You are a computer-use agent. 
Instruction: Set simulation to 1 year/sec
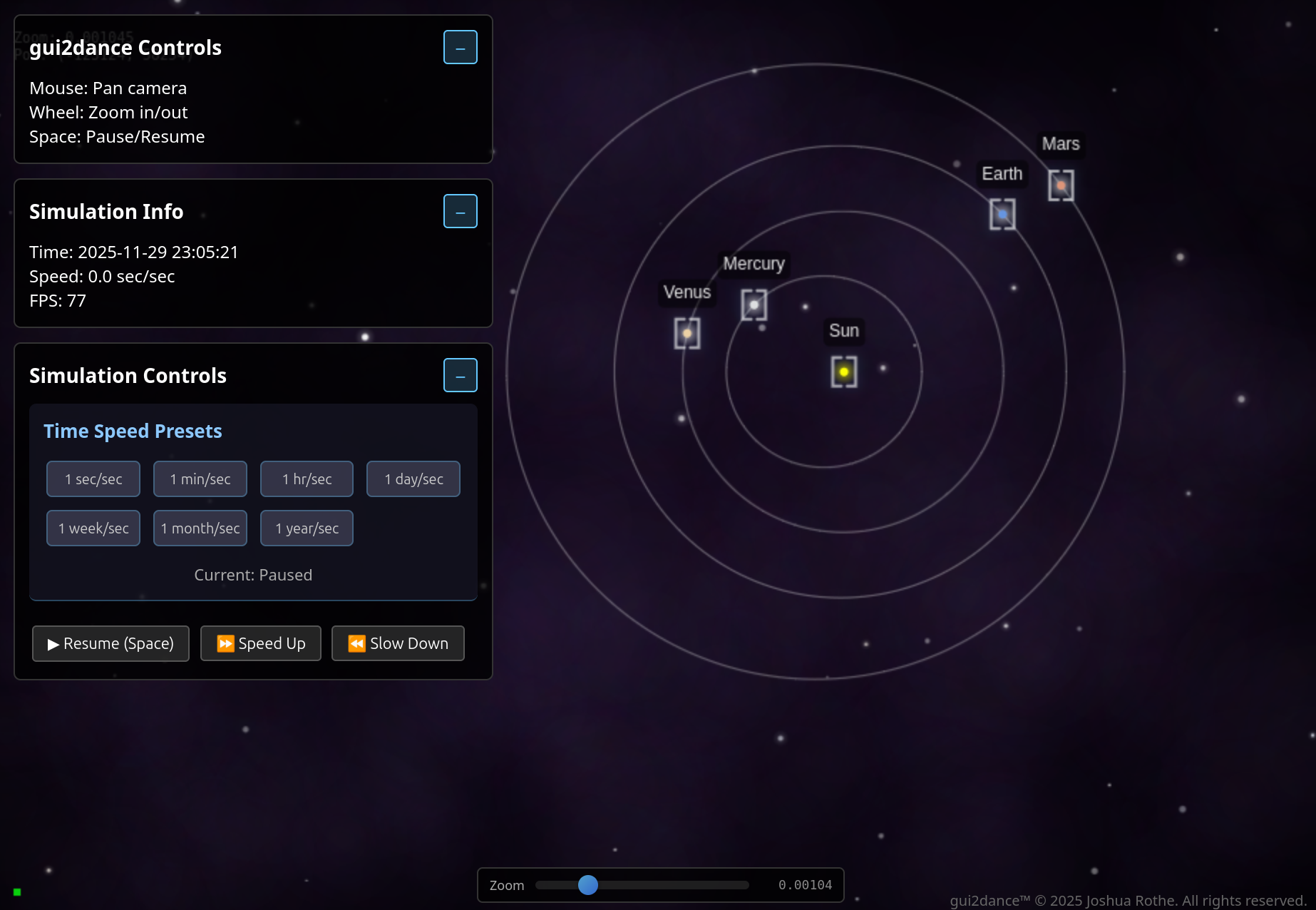point(307,528)
